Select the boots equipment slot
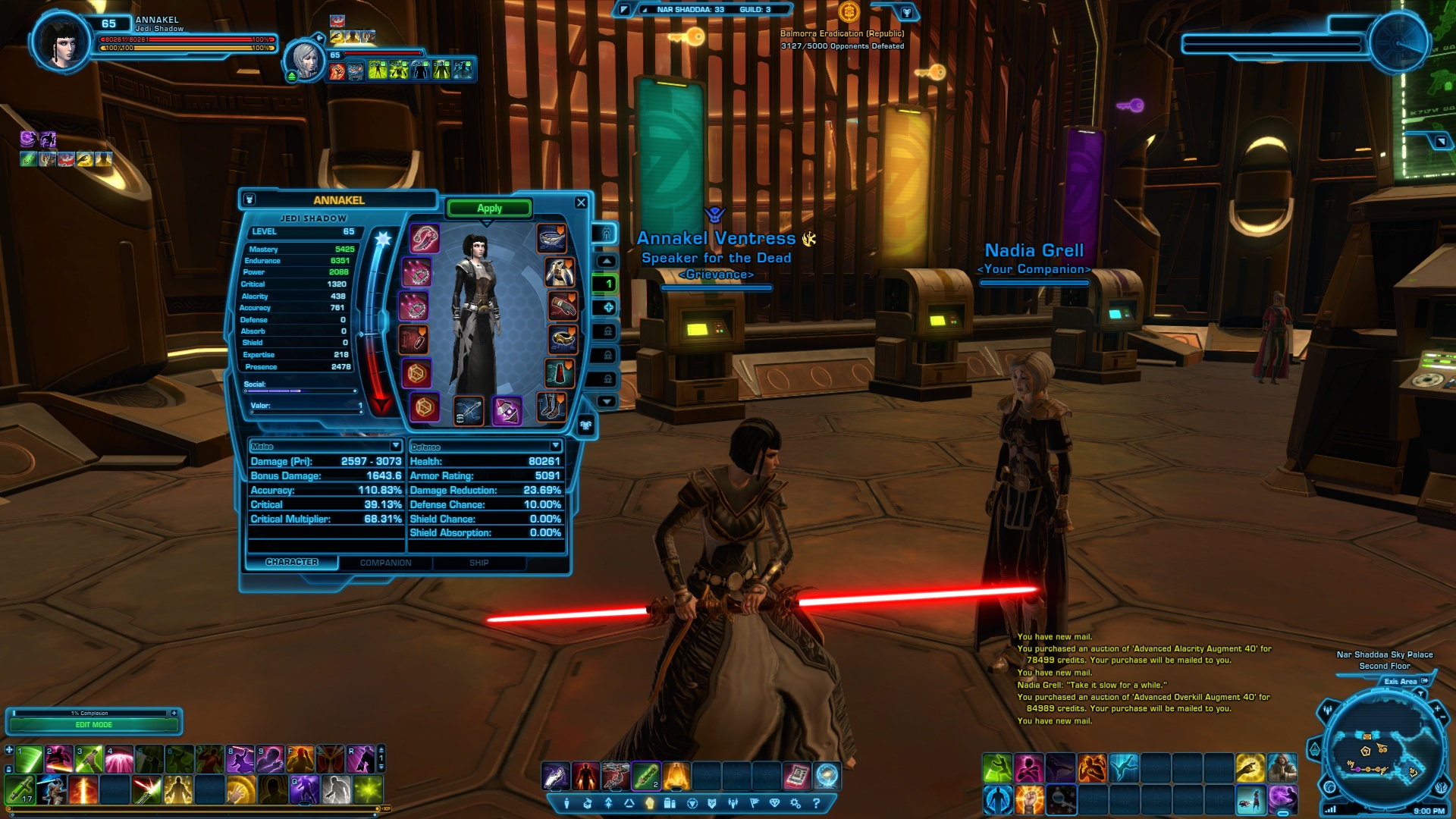Image resolution: width=1456 pixels, height=819 pixels. (551, 406)
